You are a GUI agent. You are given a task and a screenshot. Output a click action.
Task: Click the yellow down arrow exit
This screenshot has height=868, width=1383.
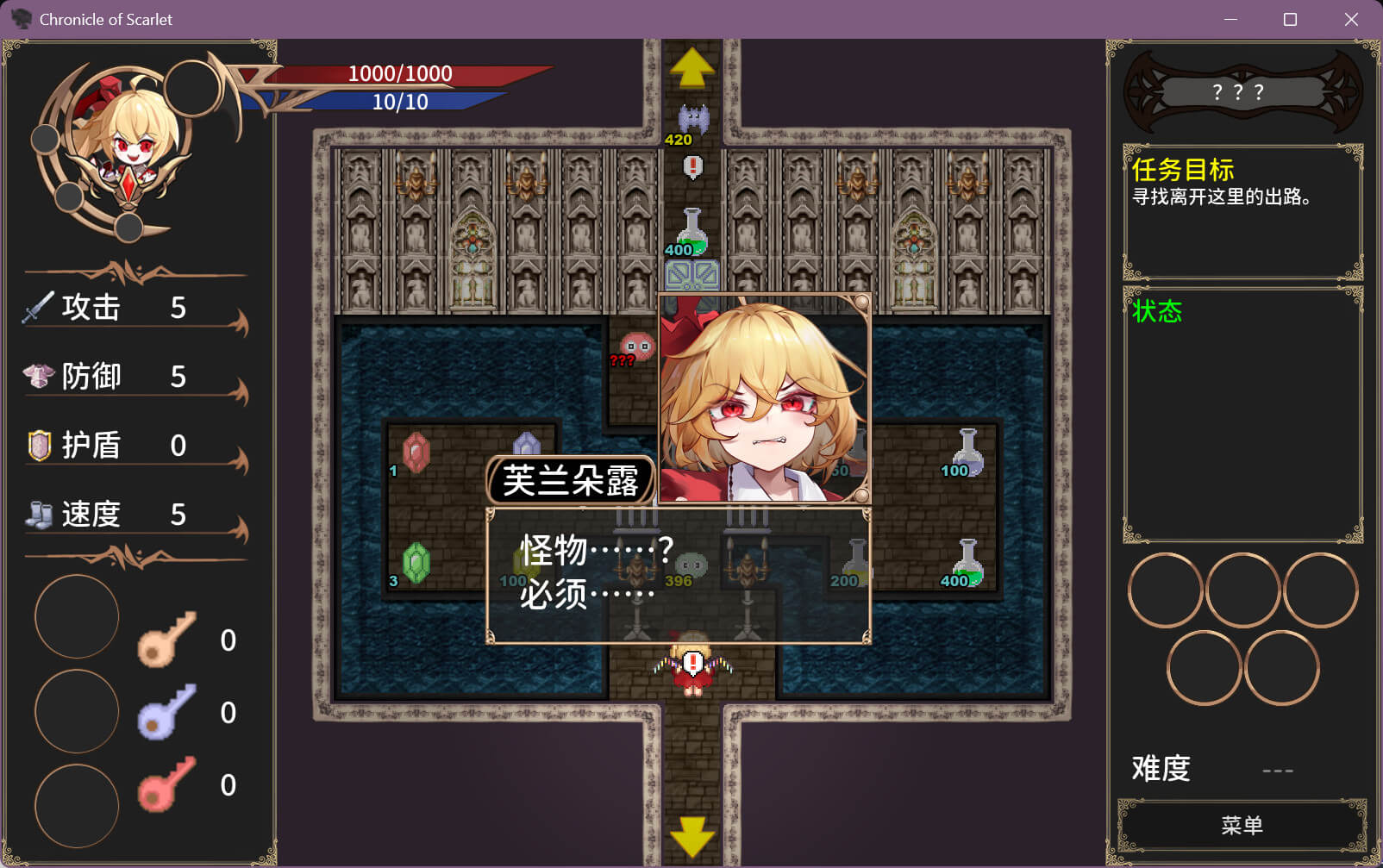click(691, 835)
